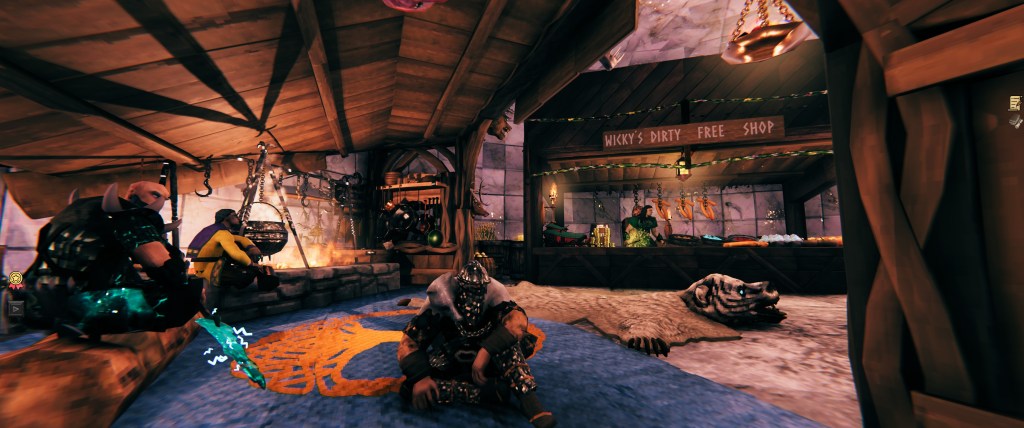Image resolution: width=1024 pixels, height=428 pixels.
Task: Open the yellow notepad icon
Action: [x=1015, y=102]
